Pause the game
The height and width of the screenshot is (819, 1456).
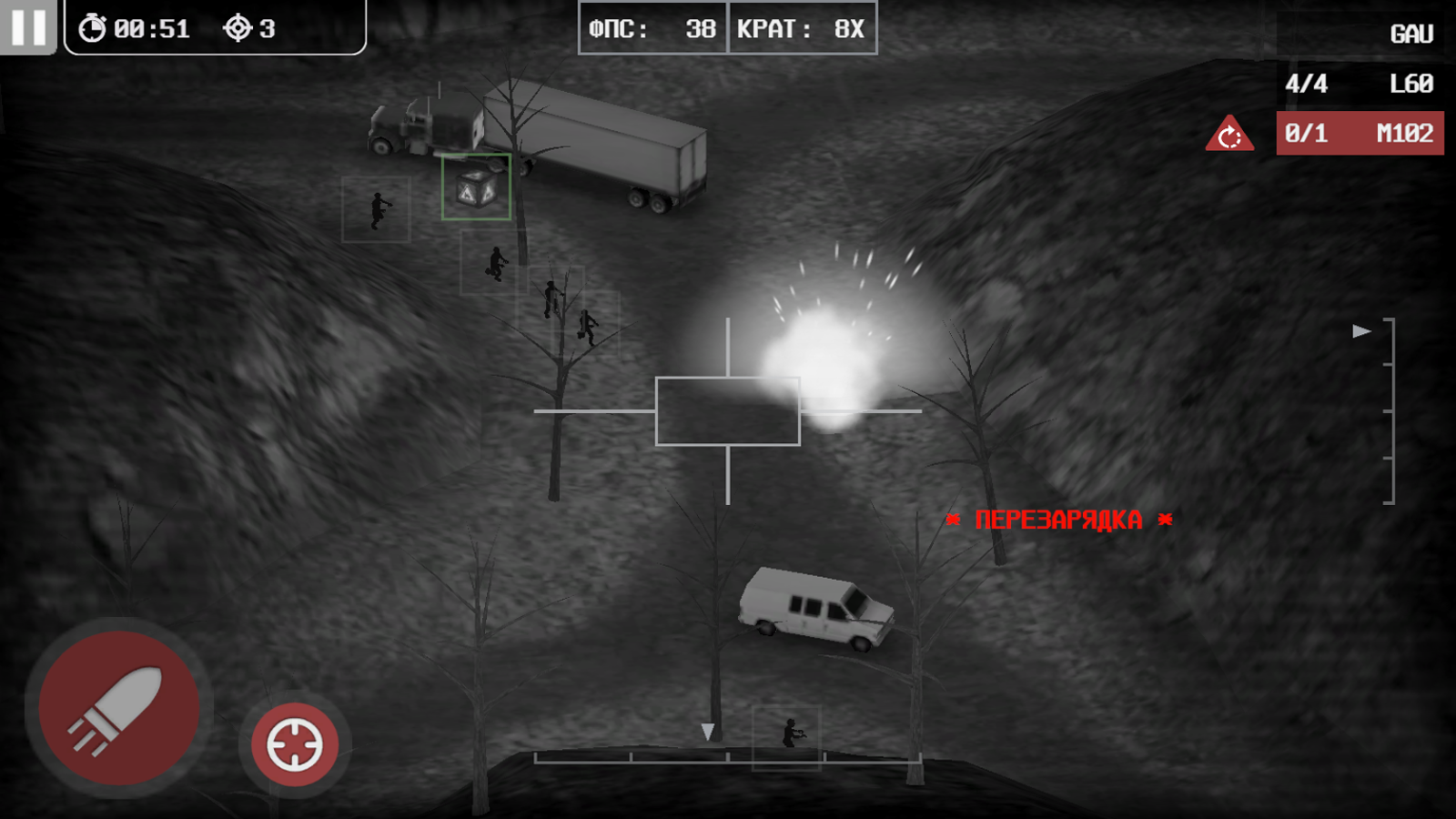tap(30, 28)
